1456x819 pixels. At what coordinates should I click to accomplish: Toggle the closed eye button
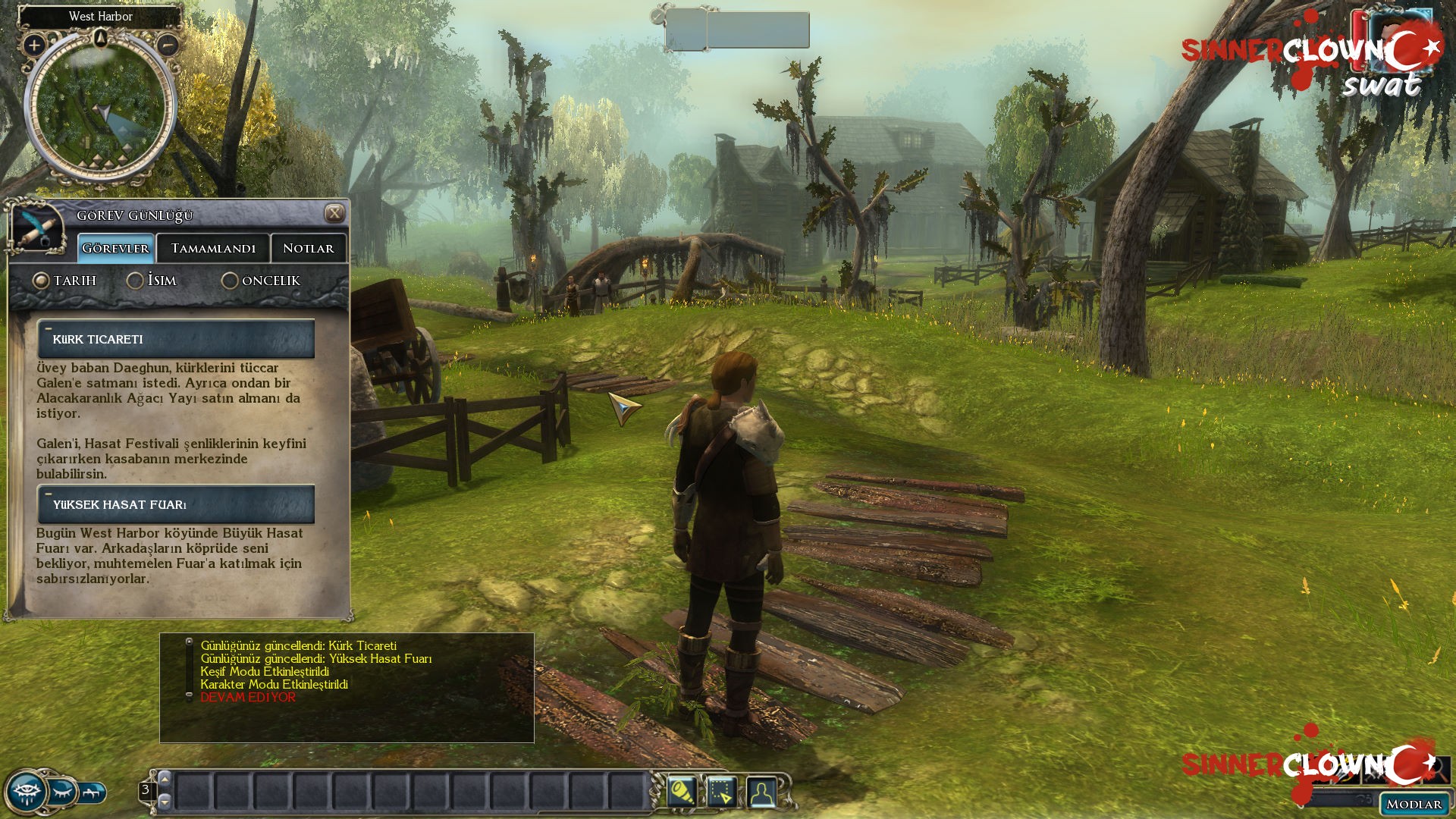pyautogui.click(x=63, y=792)
